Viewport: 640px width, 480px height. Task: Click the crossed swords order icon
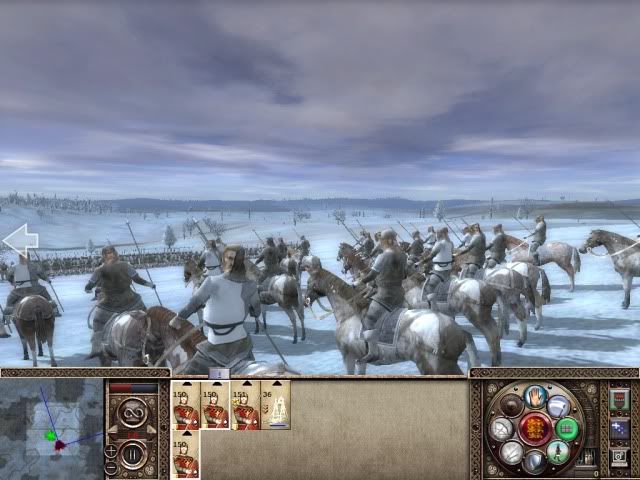pos(513,452)
